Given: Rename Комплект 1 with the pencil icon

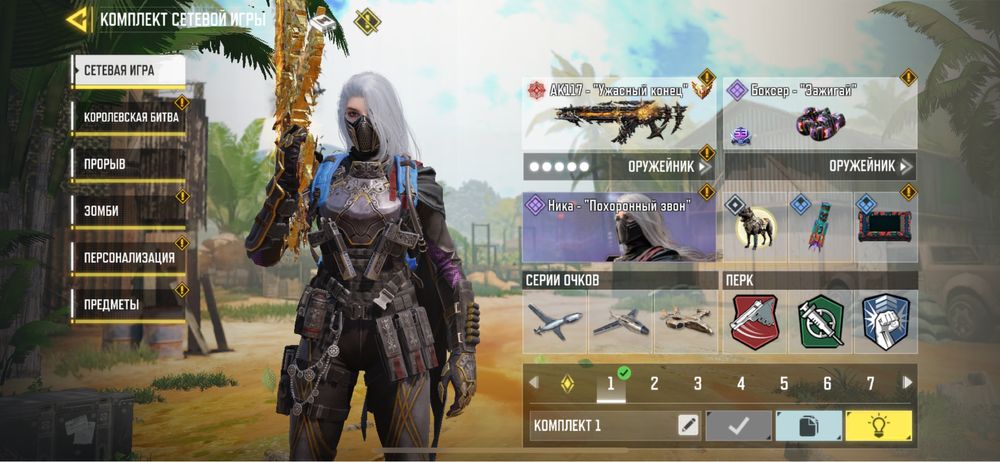Looking at the screenshot, I should coord(687,425).
